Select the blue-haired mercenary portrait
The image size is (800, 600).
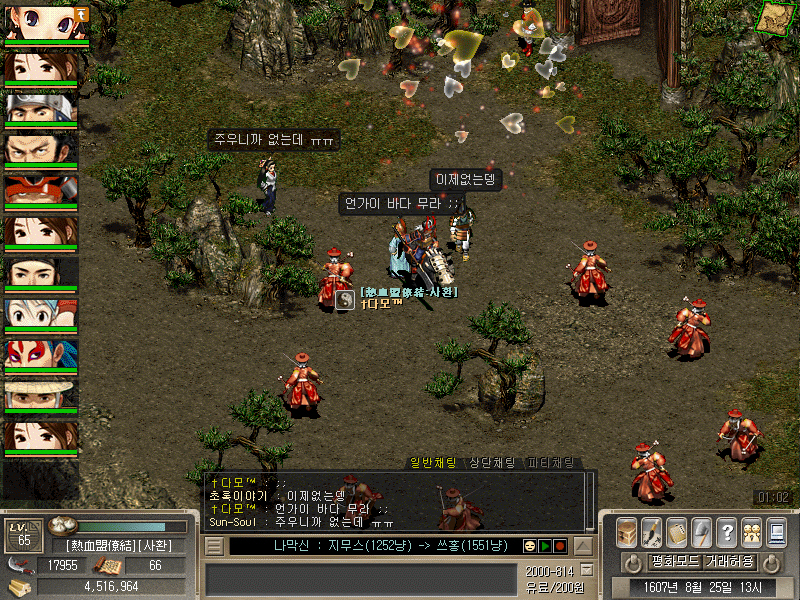[41, 316]
